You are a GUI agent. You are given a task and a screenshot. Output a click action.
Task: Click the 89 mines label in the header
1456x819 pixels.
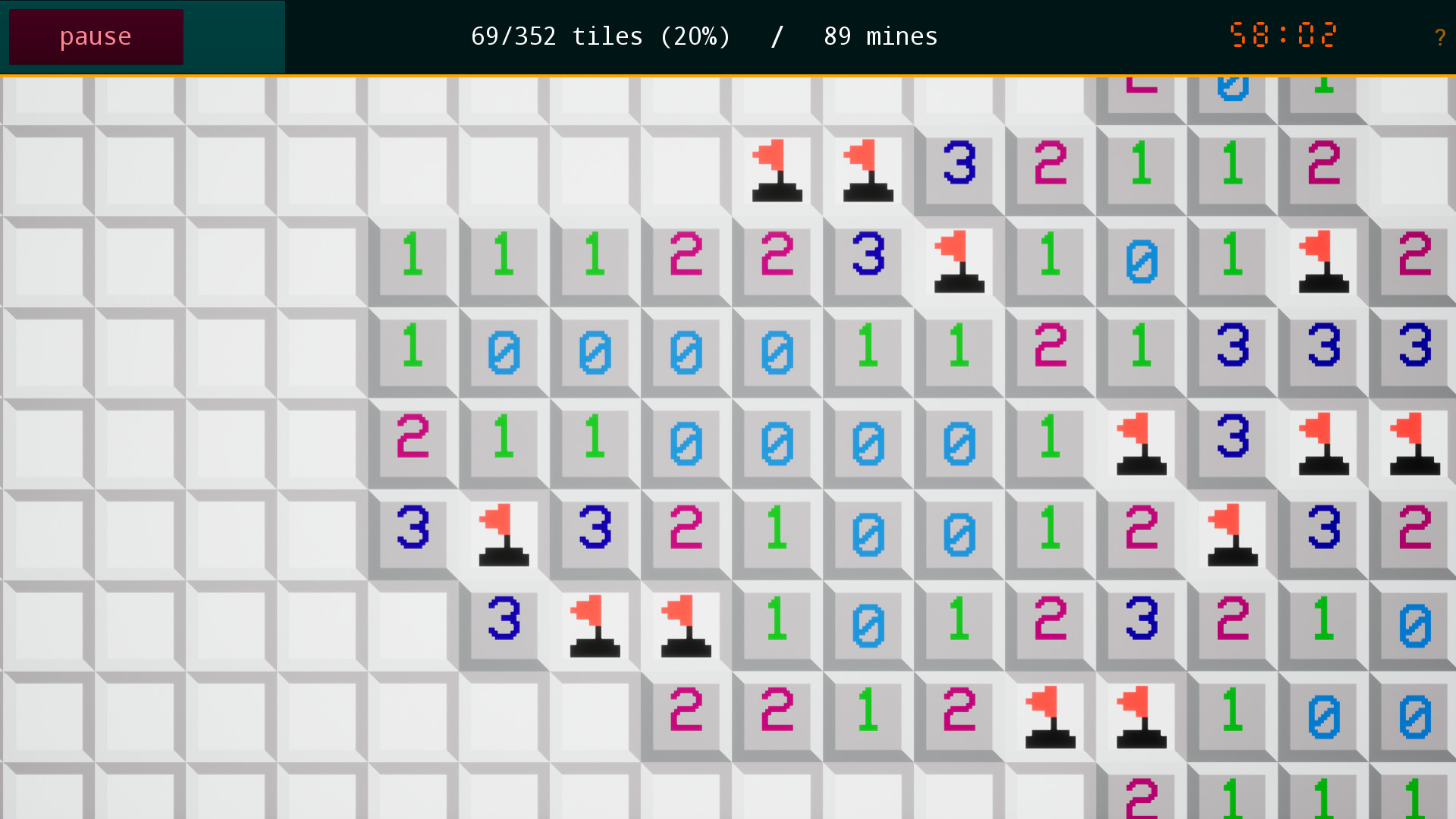880,36
